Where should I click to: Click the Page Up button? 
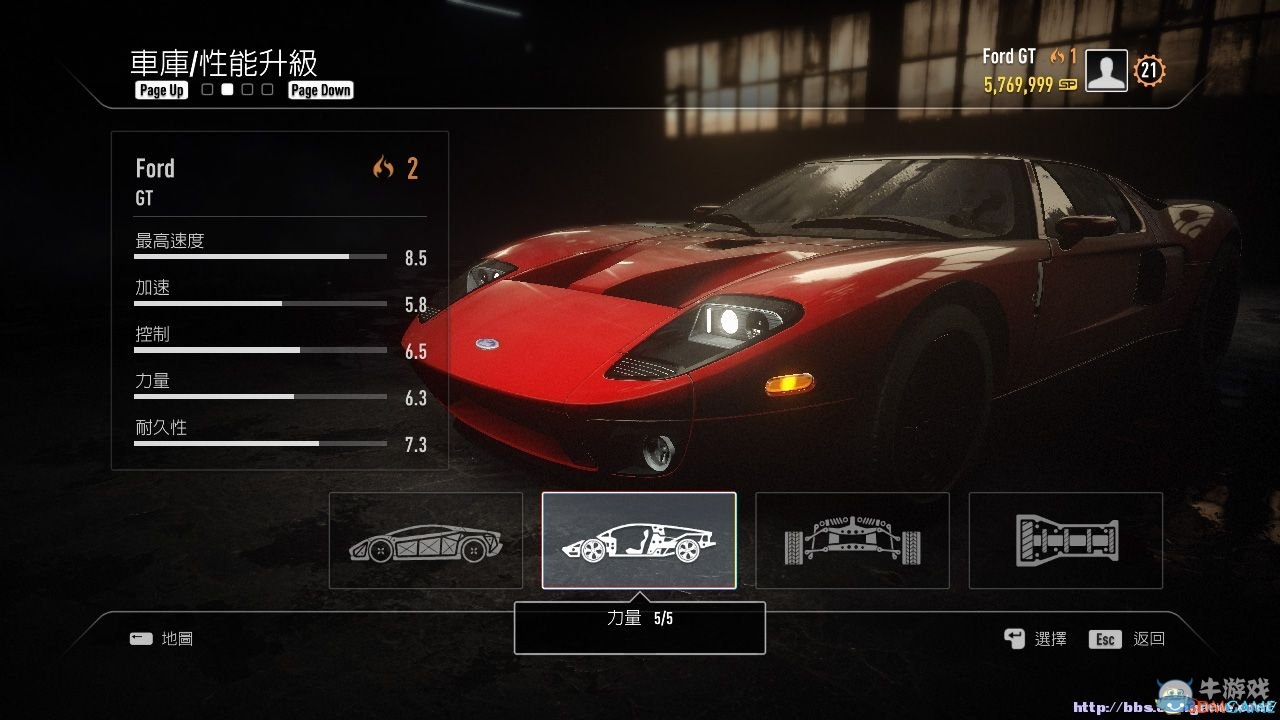[x=161, y=89]
